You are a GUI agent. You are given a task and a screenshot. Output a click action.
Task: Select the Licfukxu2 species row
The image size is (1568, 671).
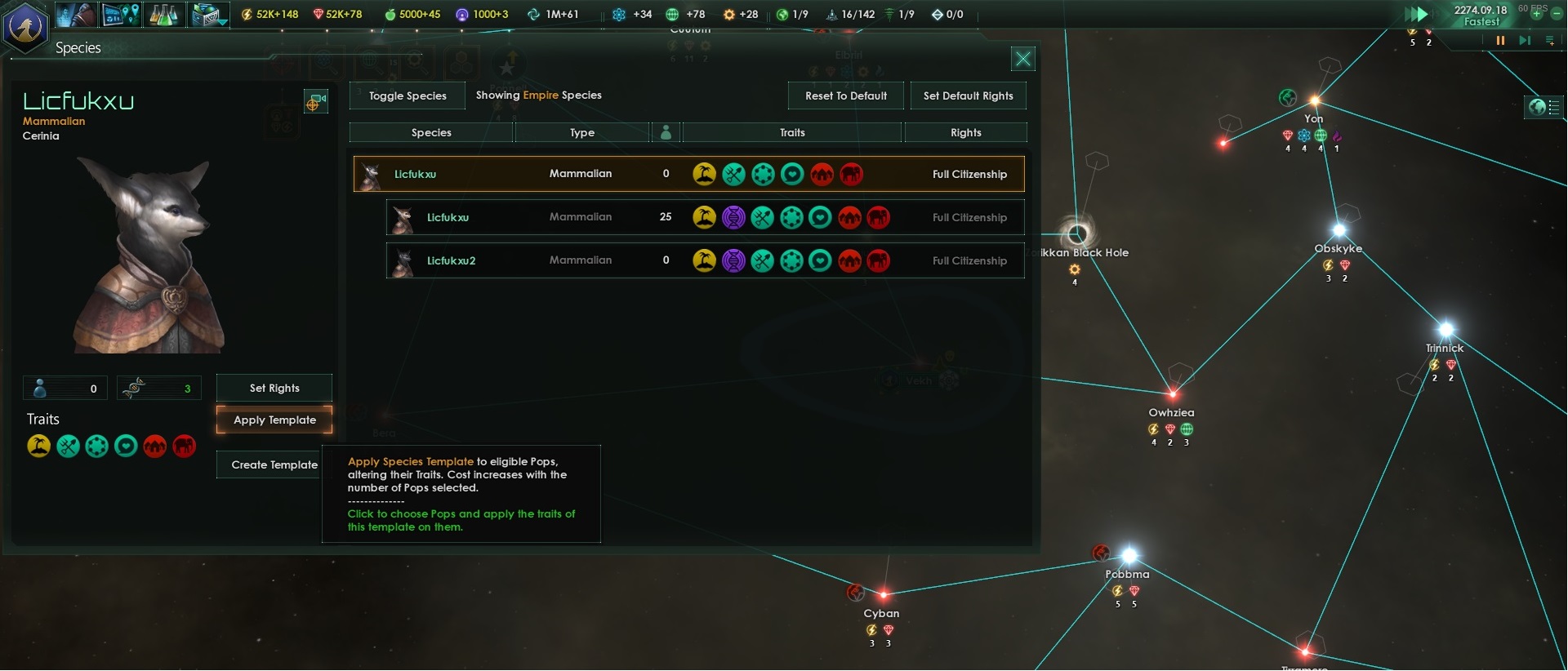[x=705, y=260]
